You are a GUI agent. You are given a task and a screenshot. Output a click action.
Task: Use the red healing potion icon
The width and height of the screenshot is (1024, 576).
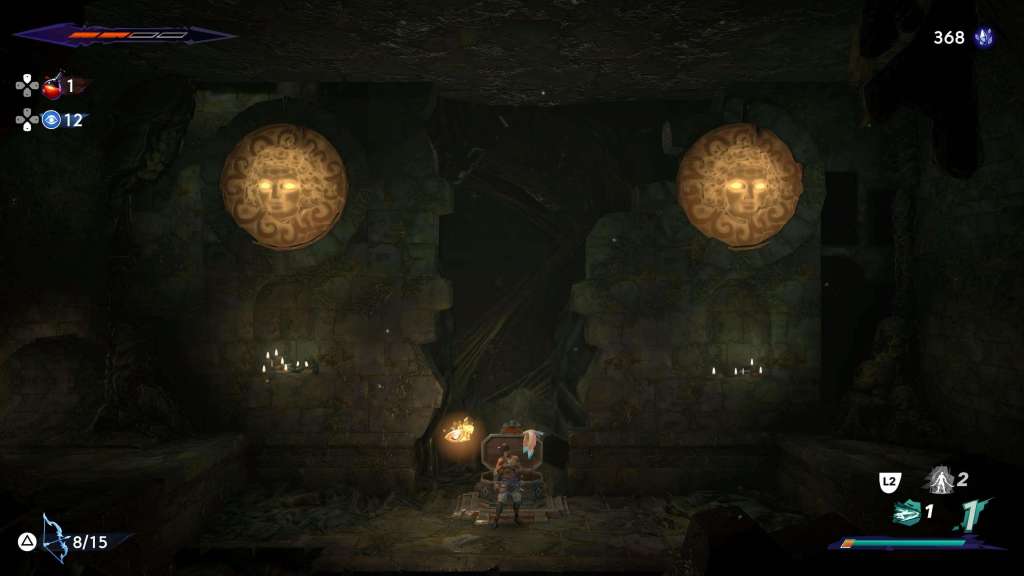[53, 86]
